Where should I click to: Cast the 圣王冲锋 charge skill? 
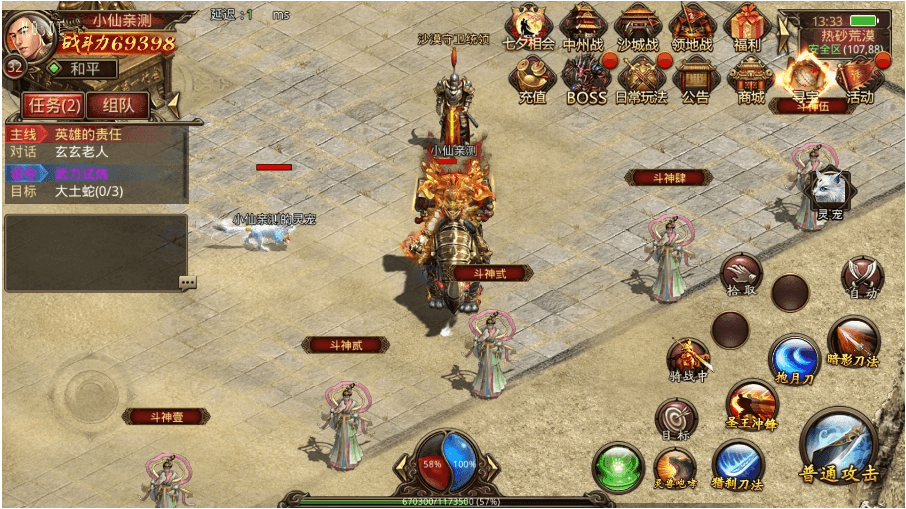[751, 403]
